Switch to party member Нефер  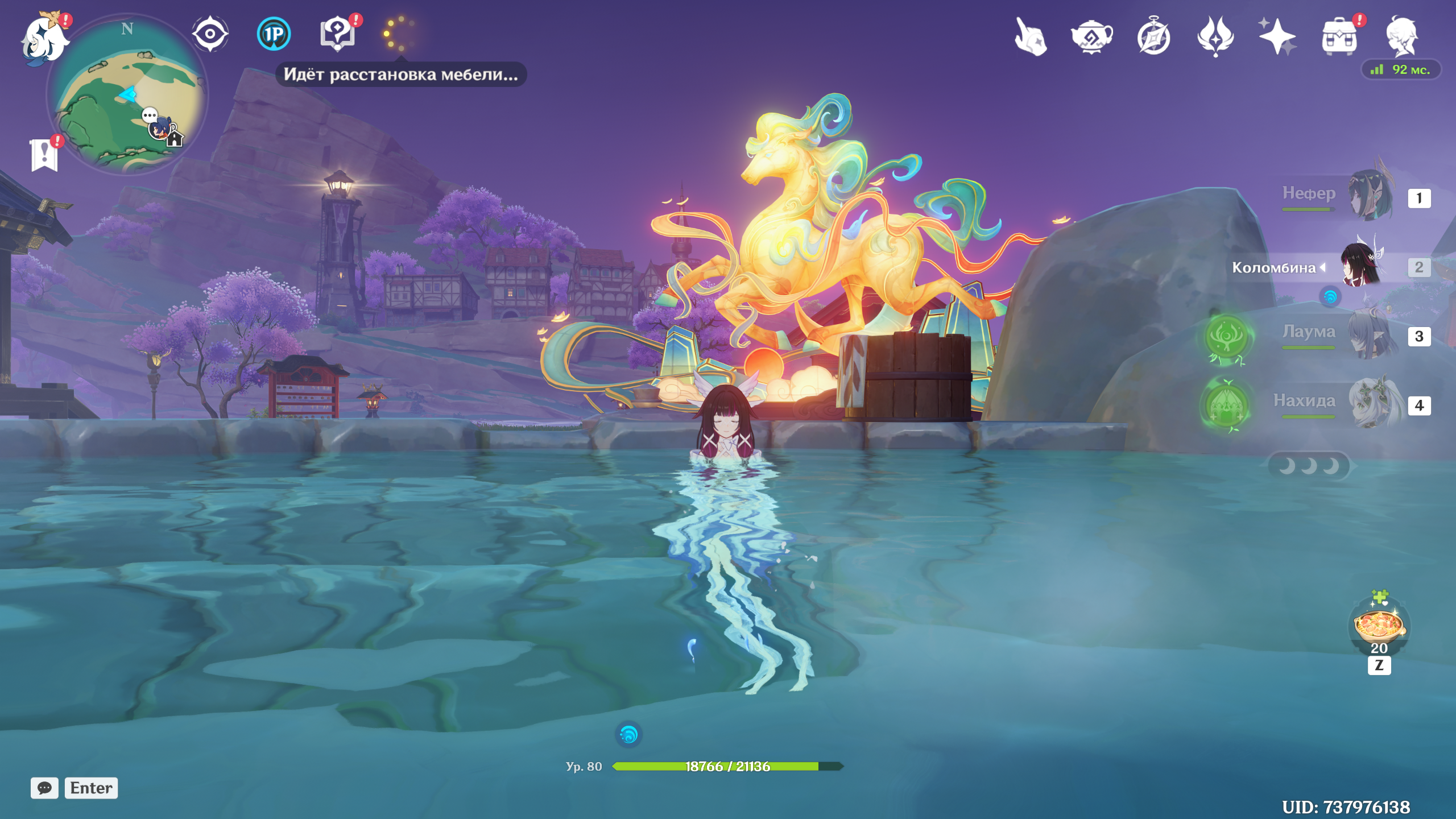[1371, 197]
